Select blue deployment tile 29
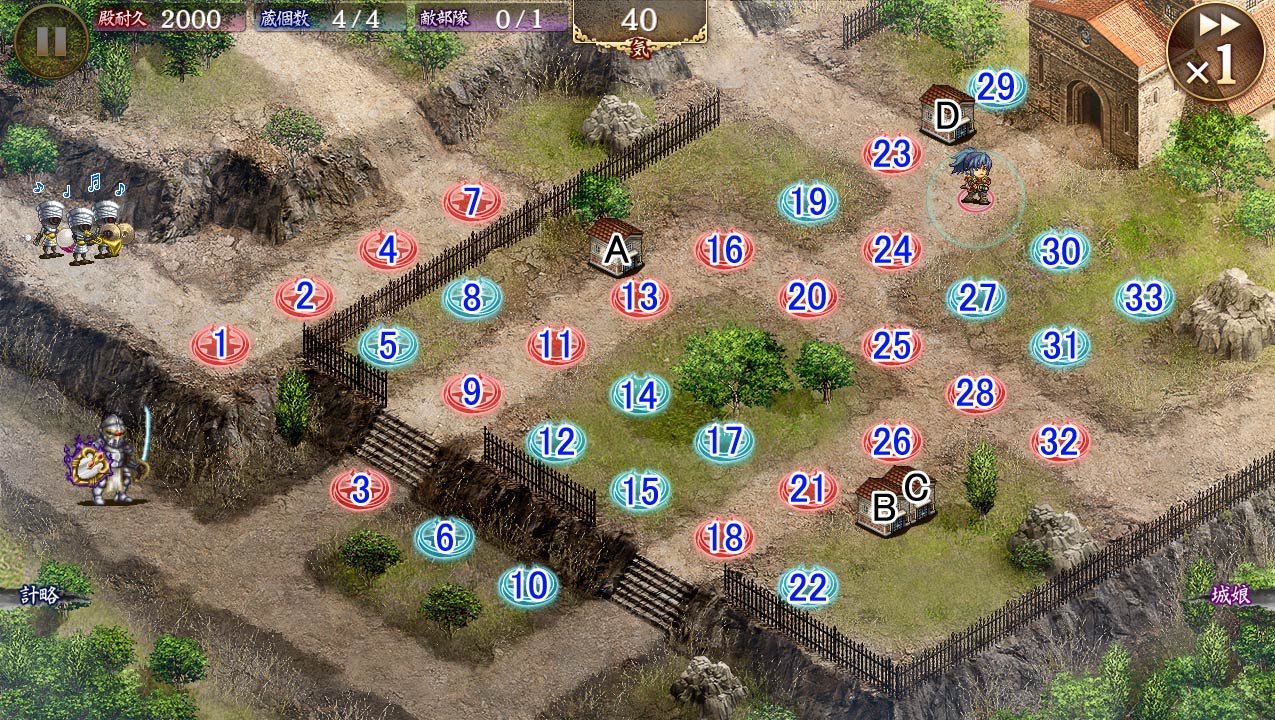Viewport: 1275px width, 720px height. 996,88
